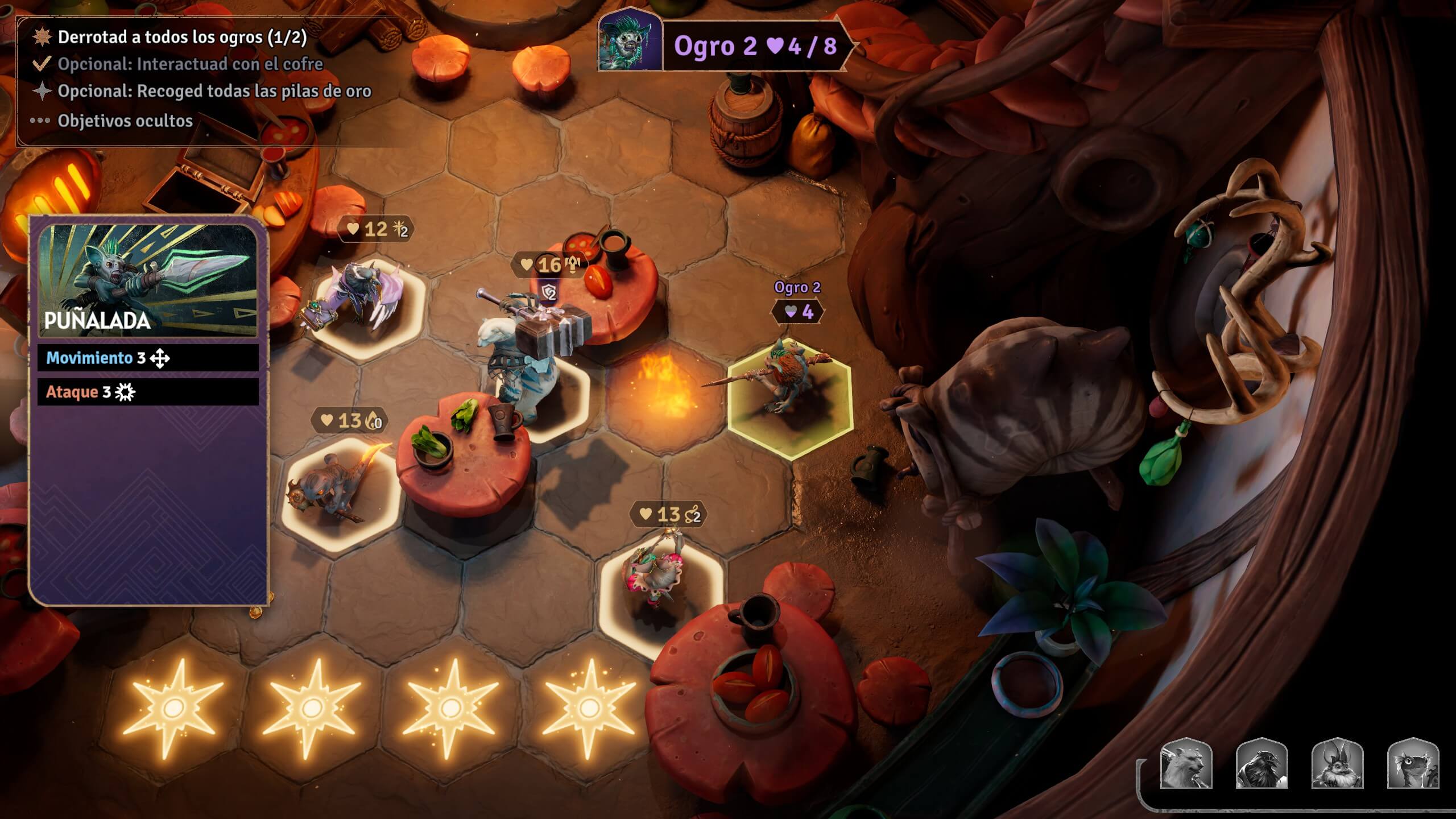Select the salamander hero portrait
Viewport: 1456px width, 819px height.
coord(1413,764)
